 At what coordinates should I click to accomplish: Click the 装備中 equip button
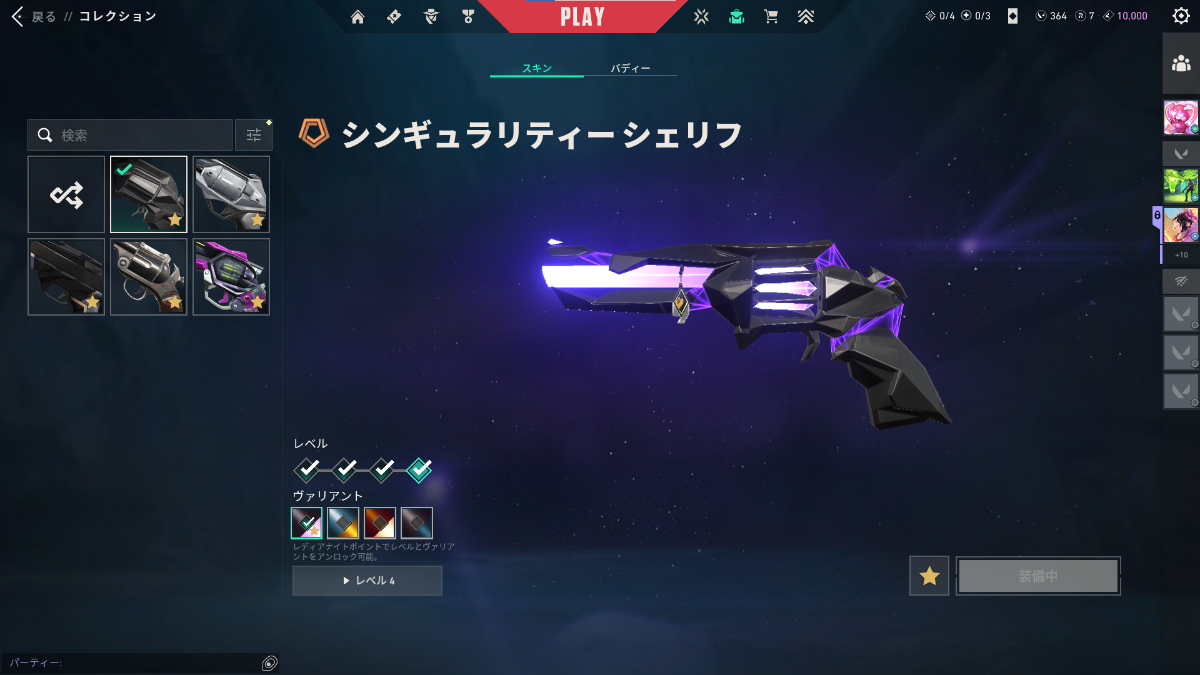pyautogui.click(x=1038, y=576)
